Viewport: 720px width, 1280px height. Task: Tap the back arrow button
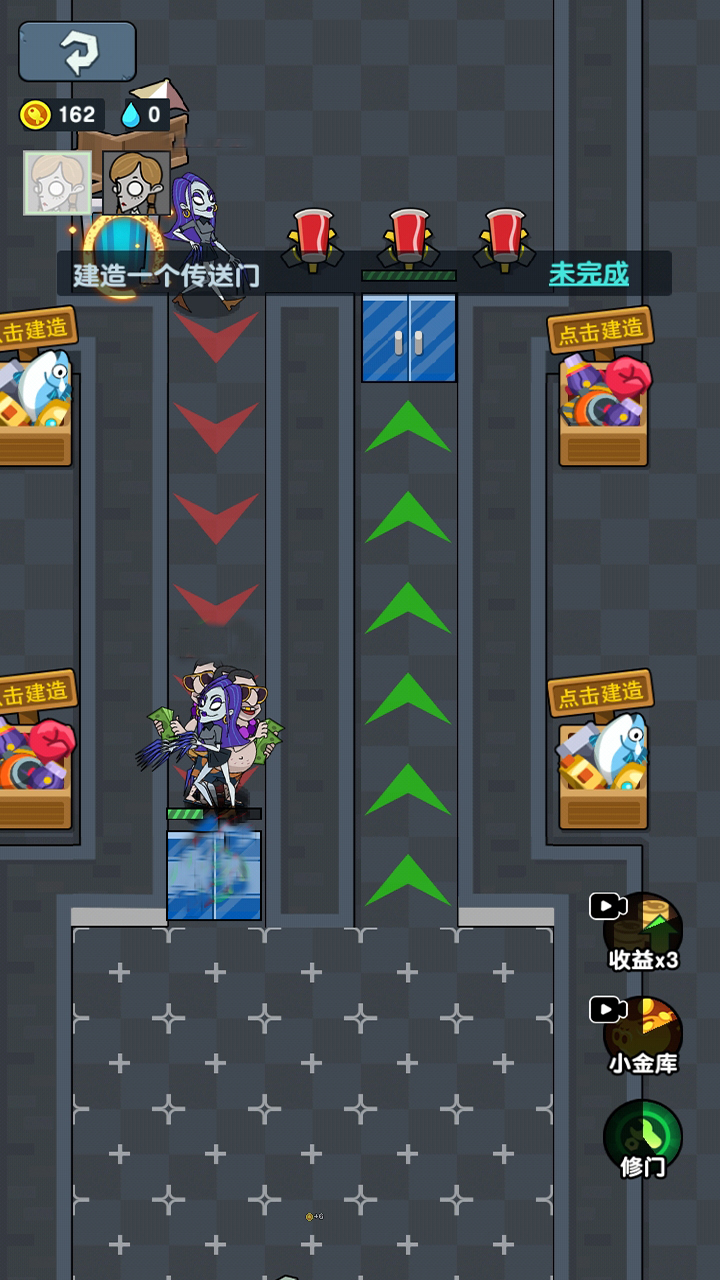(77, 52)
